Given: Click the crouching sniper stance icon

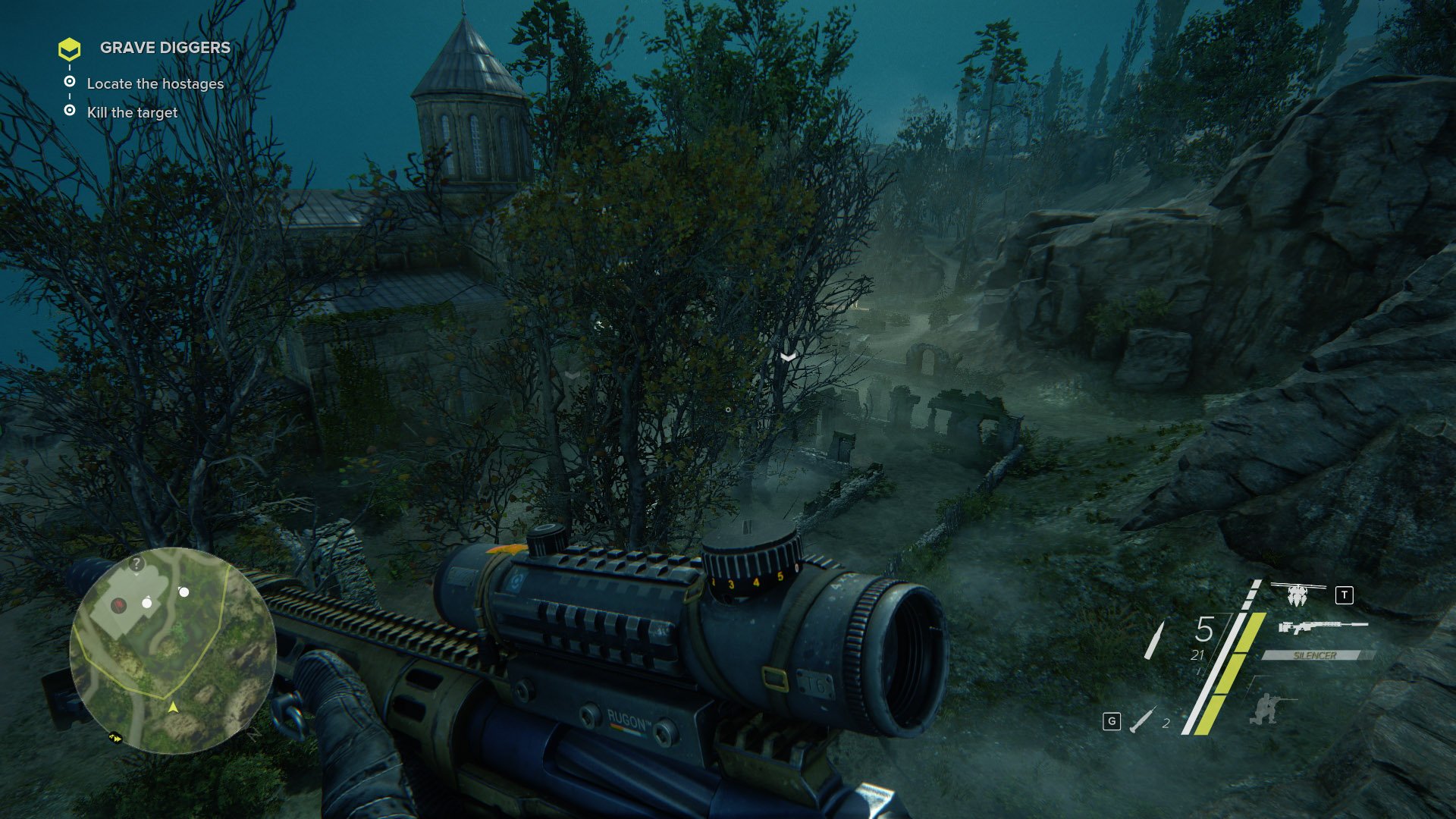Looking at the screenshot, I should 1263,708.
